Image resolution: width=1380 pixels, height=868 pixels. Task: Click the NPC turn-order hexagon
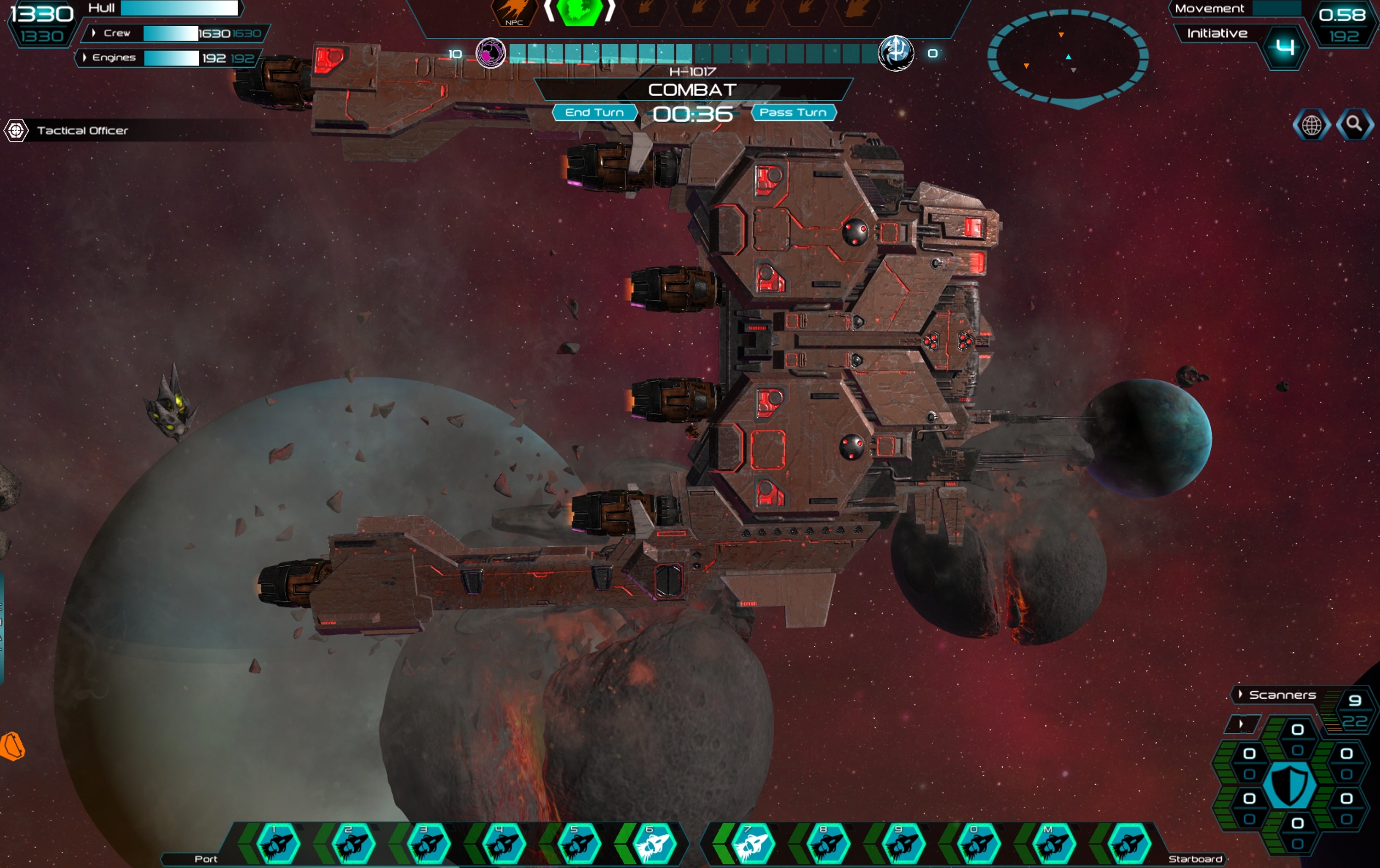coord(514,12)
